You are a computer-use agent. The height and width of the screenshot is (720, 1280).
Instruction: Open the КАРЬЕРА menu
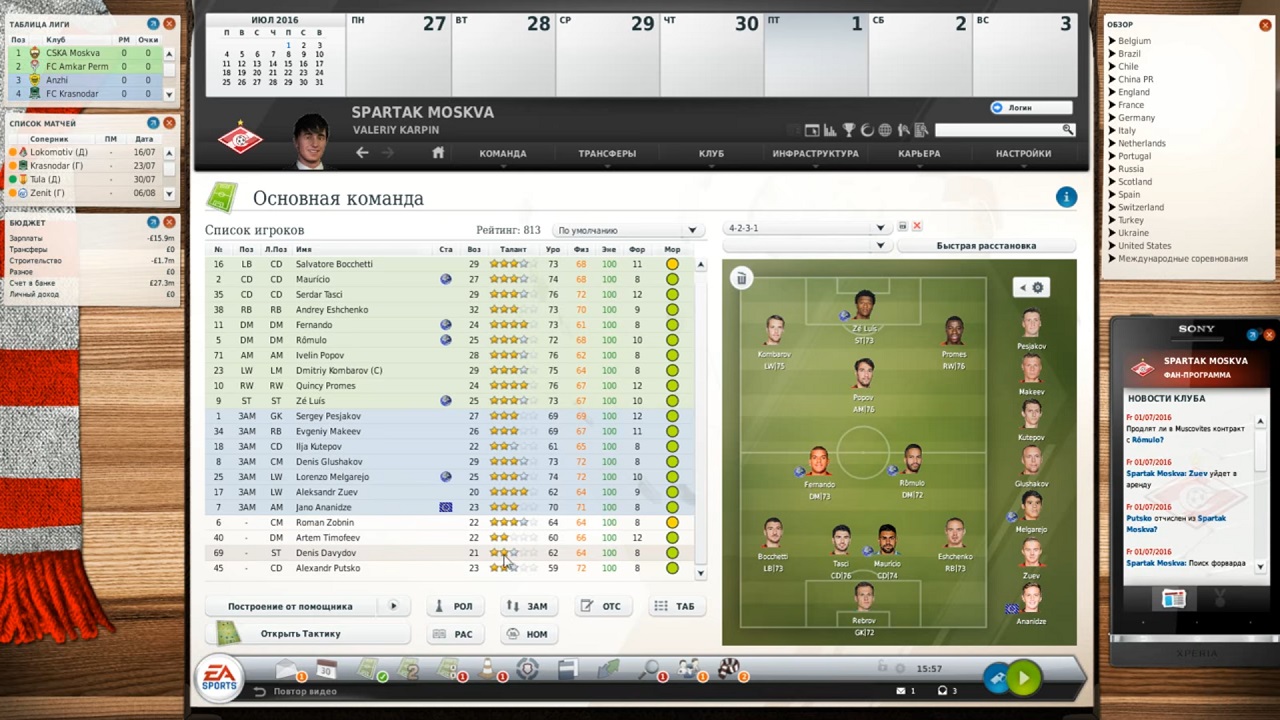click(919, 153)
